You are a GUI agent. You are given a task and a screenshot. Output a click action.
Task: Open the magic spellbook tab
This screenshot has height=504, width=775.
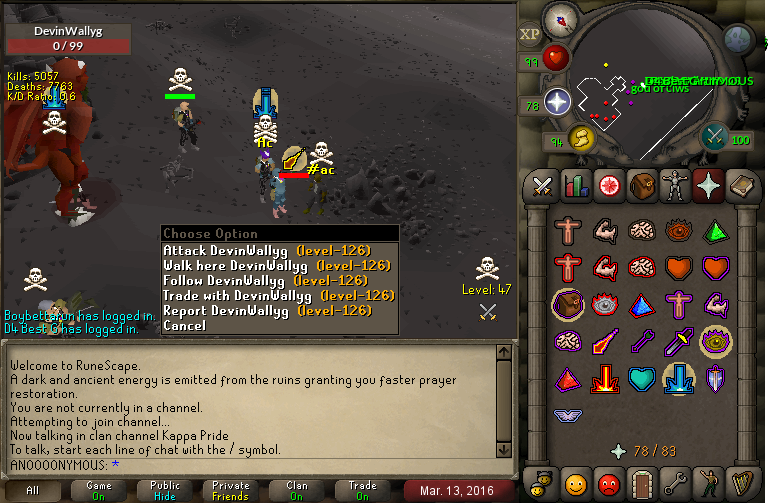click(741, 186)
